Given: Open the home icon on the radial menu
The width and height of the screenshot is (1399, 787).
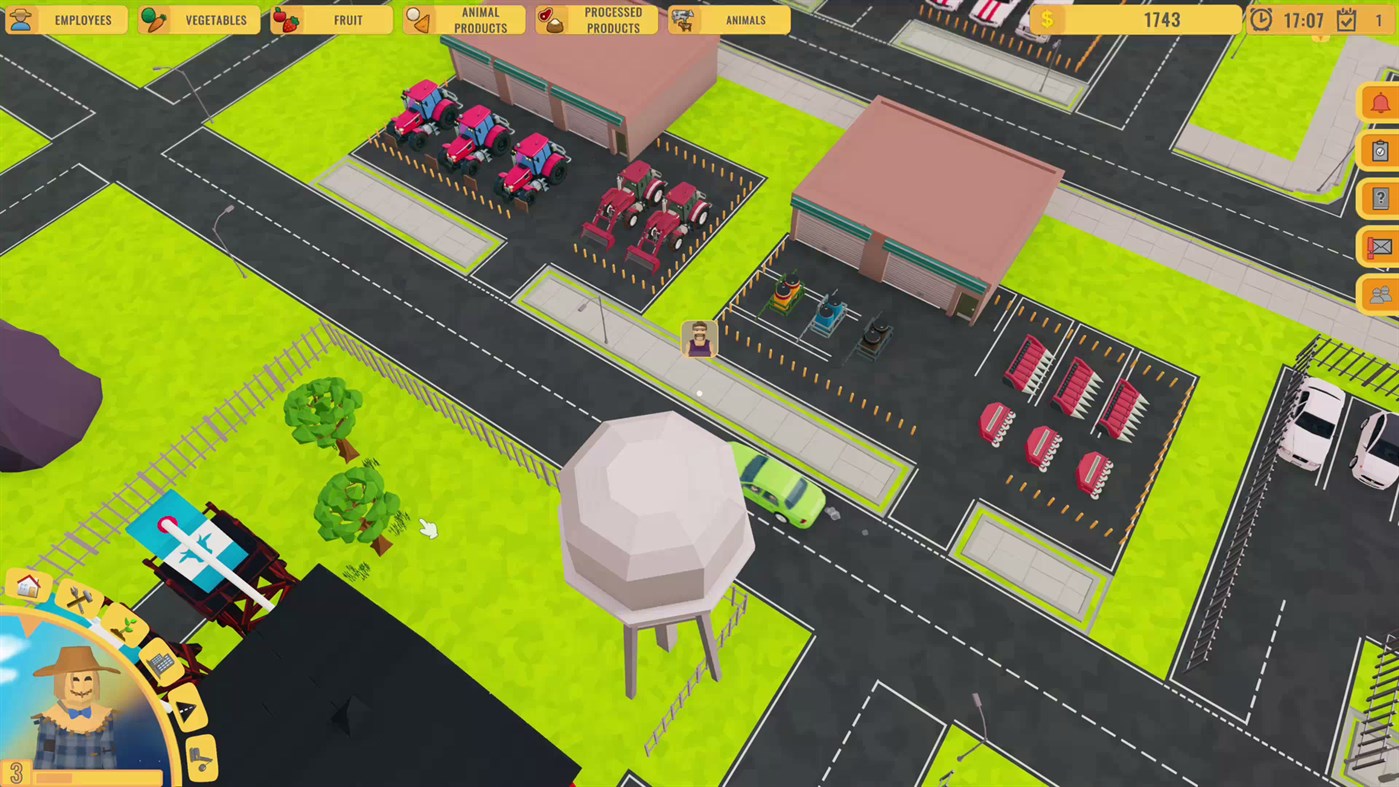Looking at the screenshot, I should 27,586.
